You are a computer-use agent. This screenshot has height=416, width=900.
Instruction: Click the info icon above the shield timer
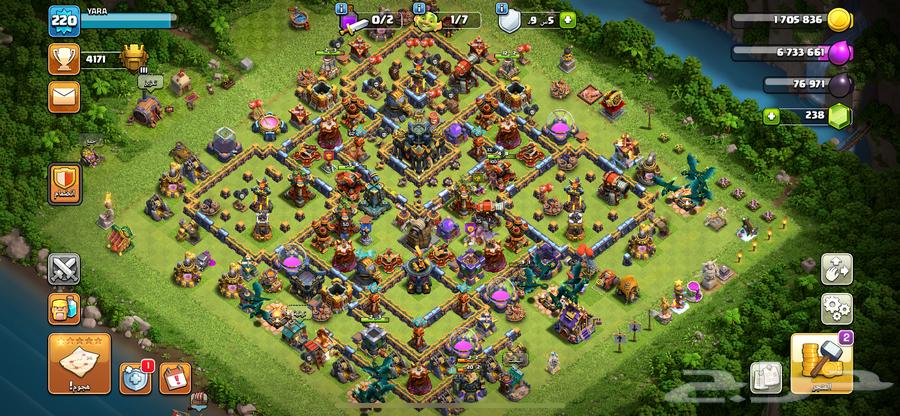pos(503,7)
